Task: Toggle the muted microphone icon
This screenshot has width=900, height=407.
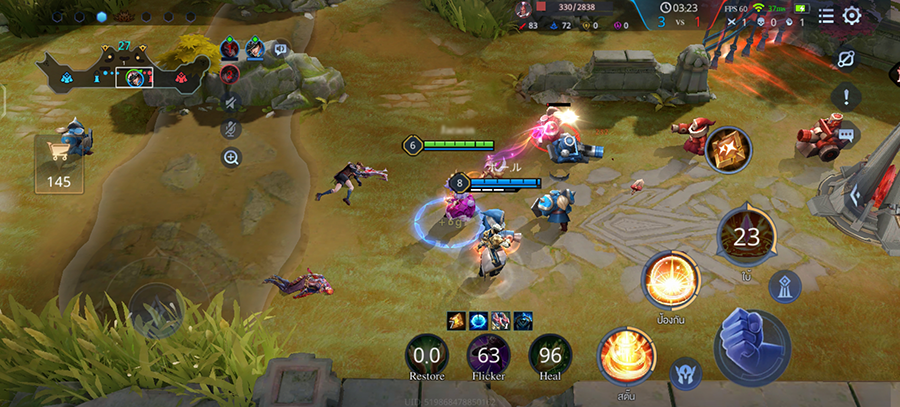Action: [x=231, y=129]
